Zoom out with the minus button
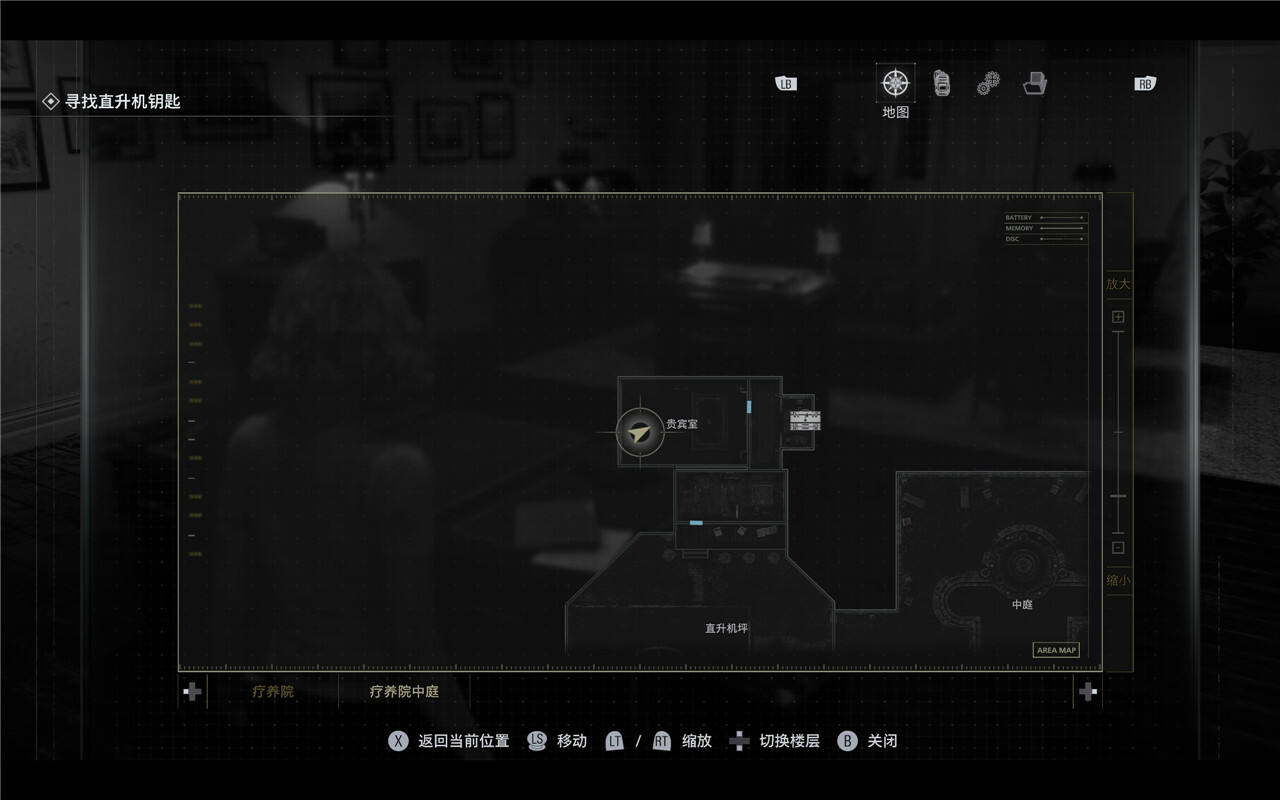Screen dimensions: 1280x800 pos(1118,547)
